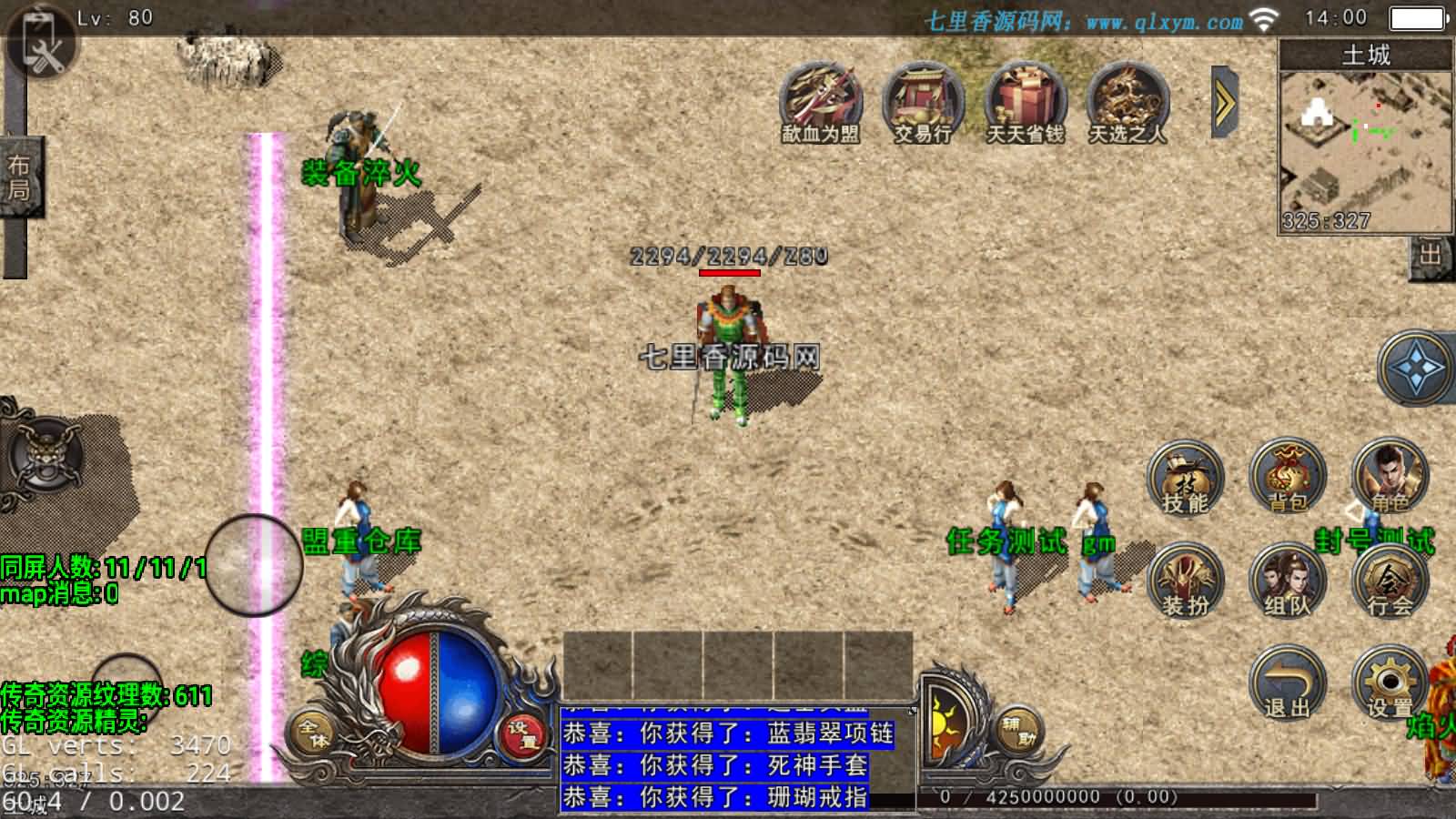
Task: Collapse the top icon row with the arrow
Action: tap(1225, 102)
